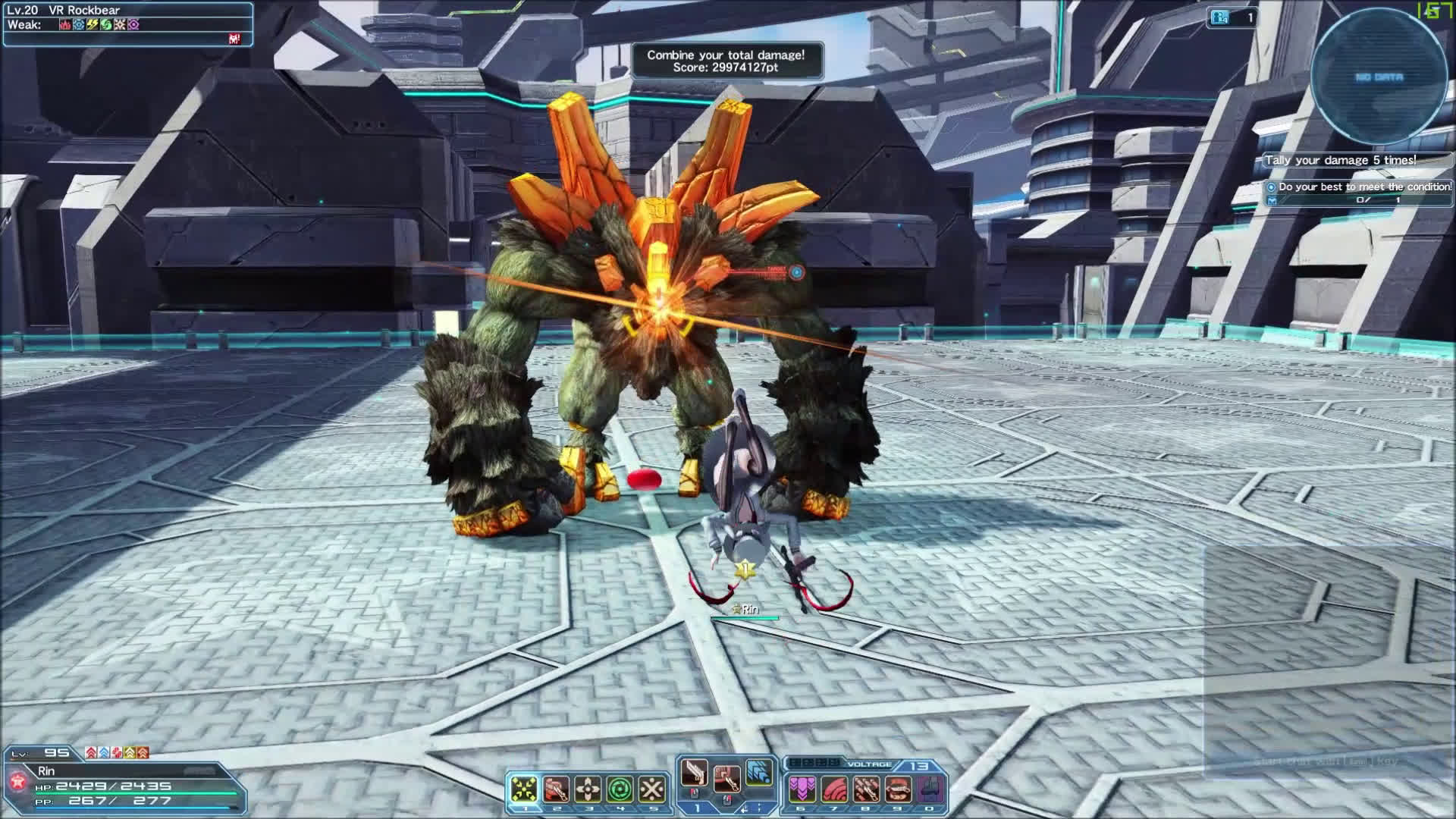Activate the blue chevron weapon action icon
Viewport: 1456px width, 819px height.
point(759,772)
